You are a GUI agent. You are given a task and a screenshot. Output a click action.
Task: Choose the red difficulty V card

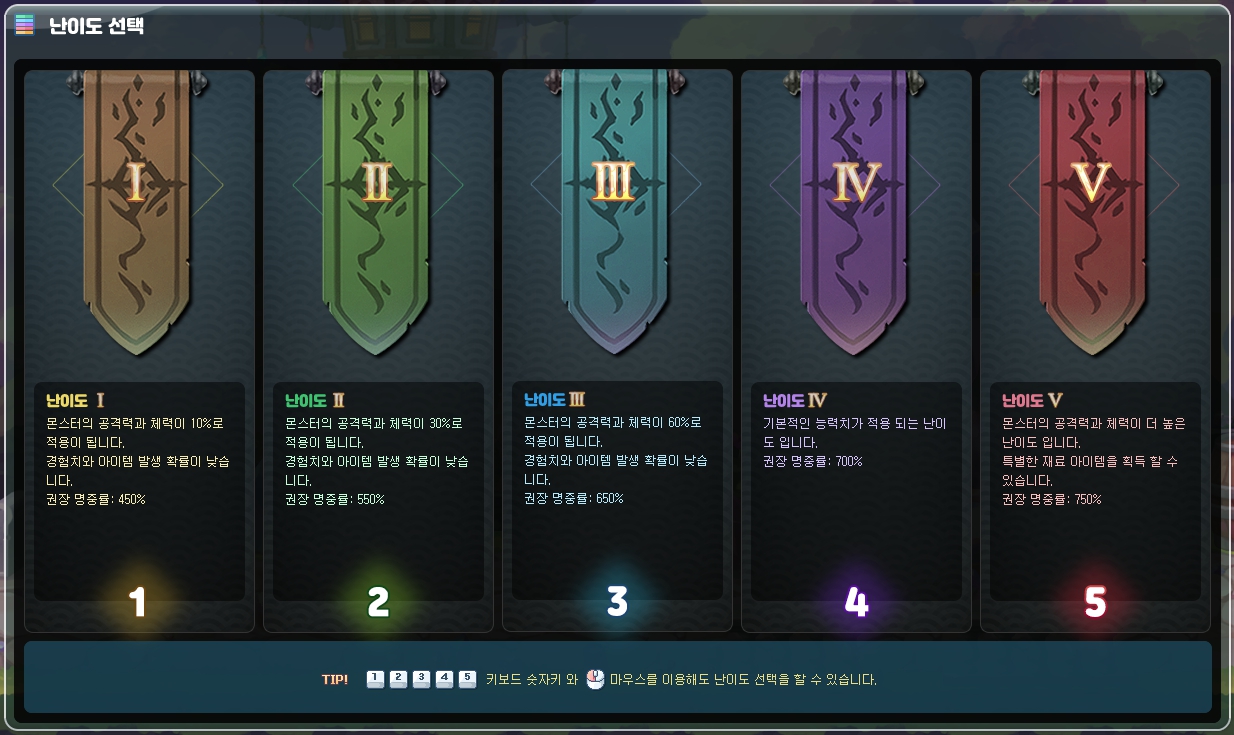pyautogui.click(x=1095, y=350)
